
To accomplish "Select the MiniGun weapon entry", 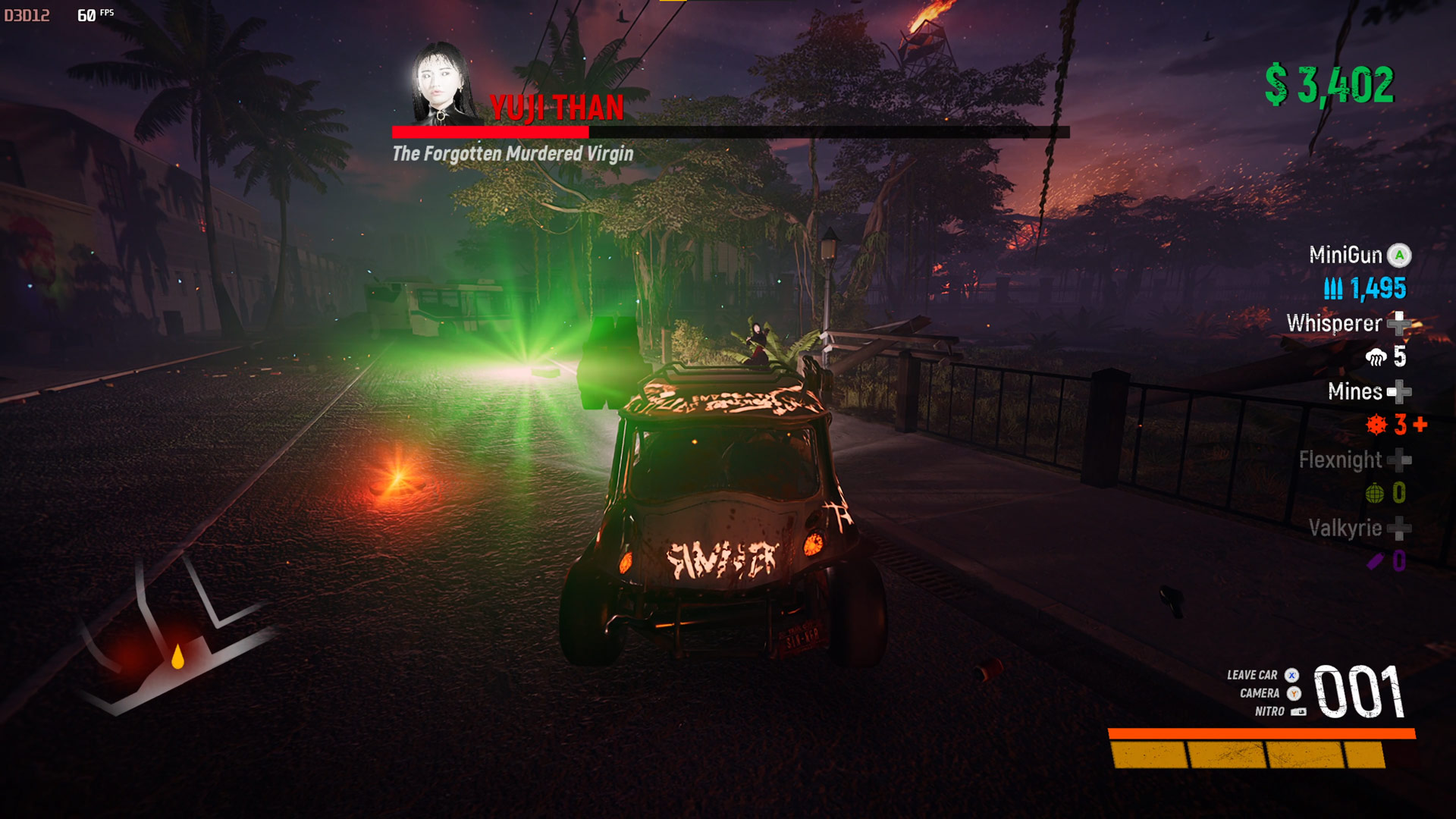I will [1346, 256].
